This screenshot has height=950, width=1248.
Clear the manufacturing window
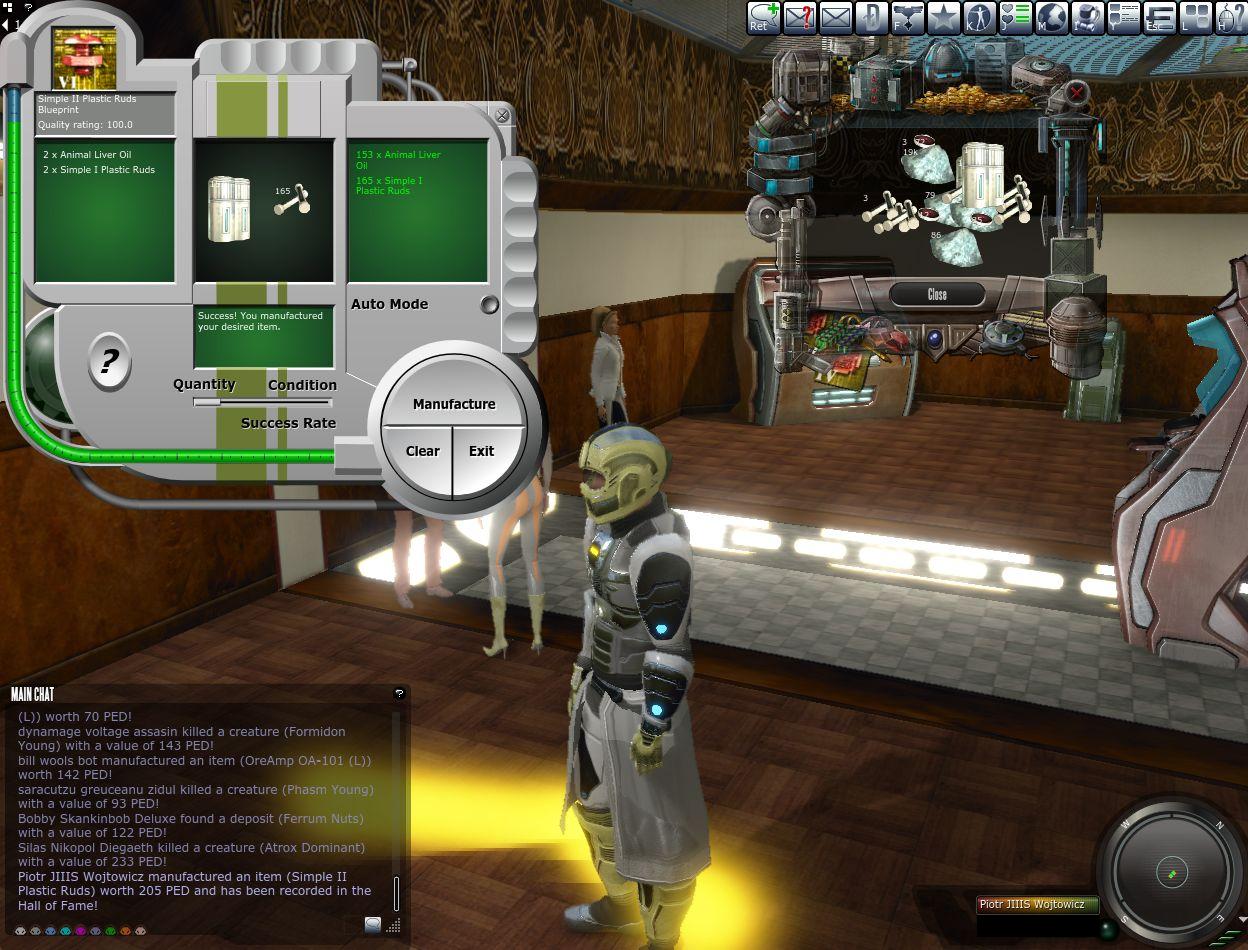coord(422,451)
